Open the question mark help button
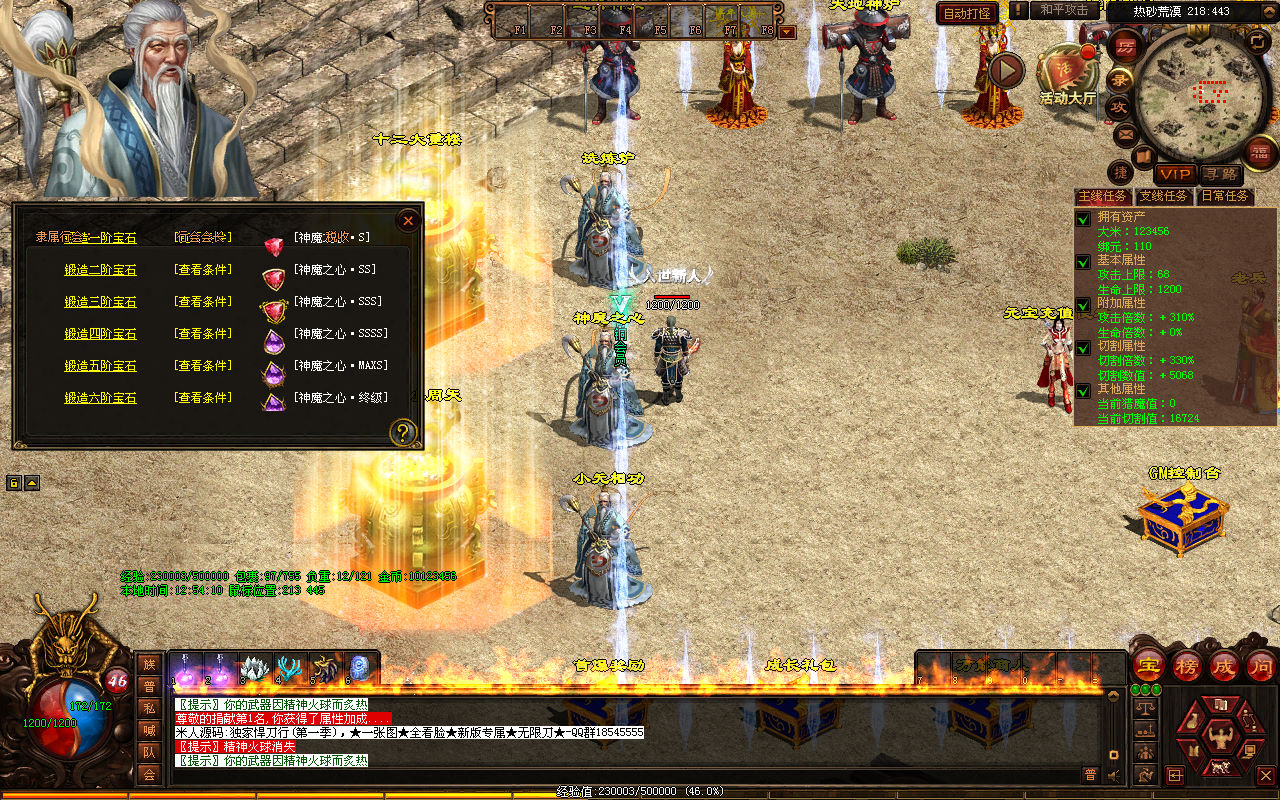This screenshot has width=1280, height=800. [403, 432]
